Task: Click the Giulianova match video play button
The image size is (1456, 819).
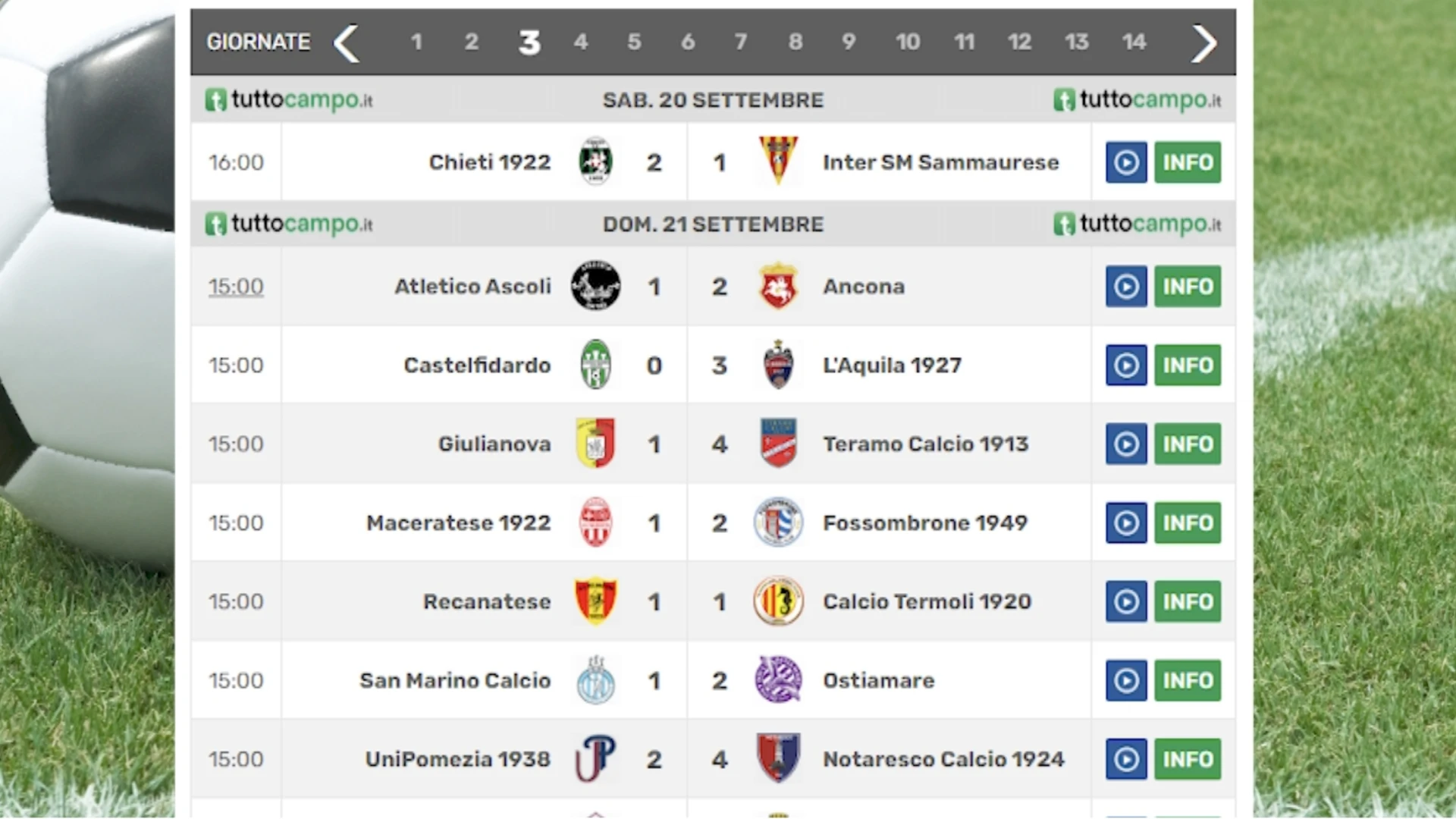Action: coord(1127,444)
